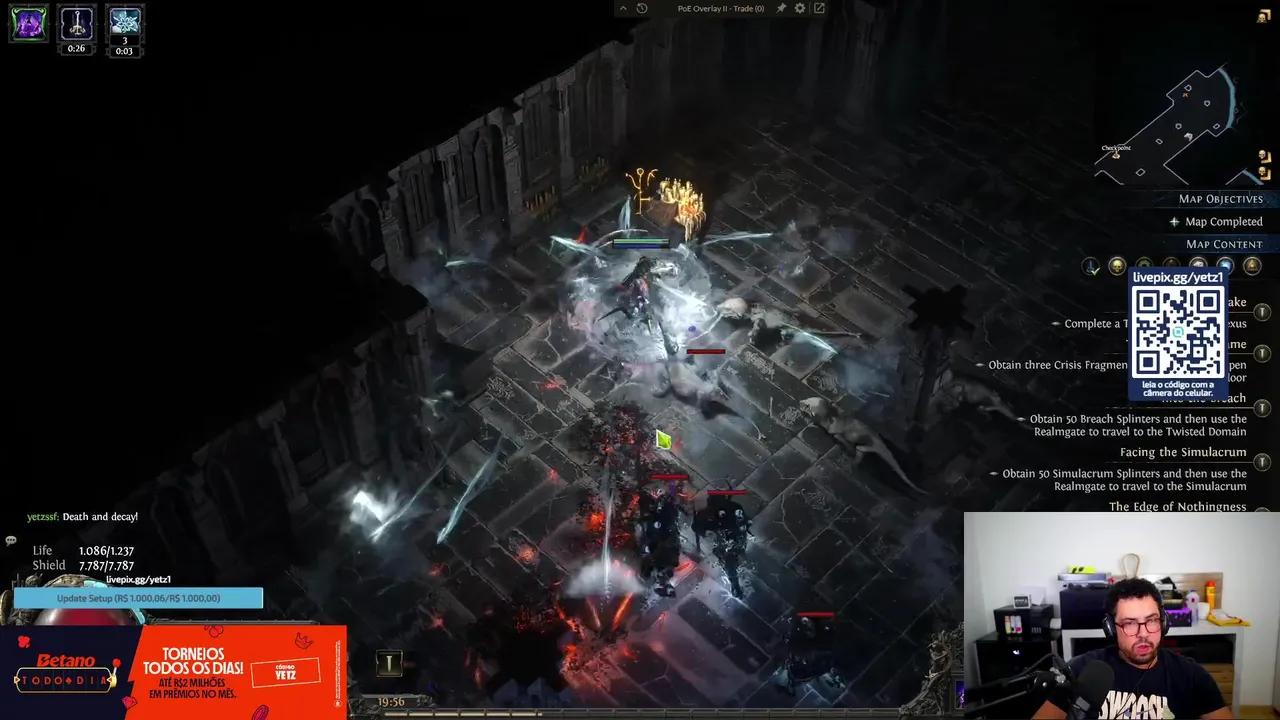Viewport: 1280px width, 720px height.
Task: Open the chat bubble icon
Action: pyautogui.click(x=11, y=541)
